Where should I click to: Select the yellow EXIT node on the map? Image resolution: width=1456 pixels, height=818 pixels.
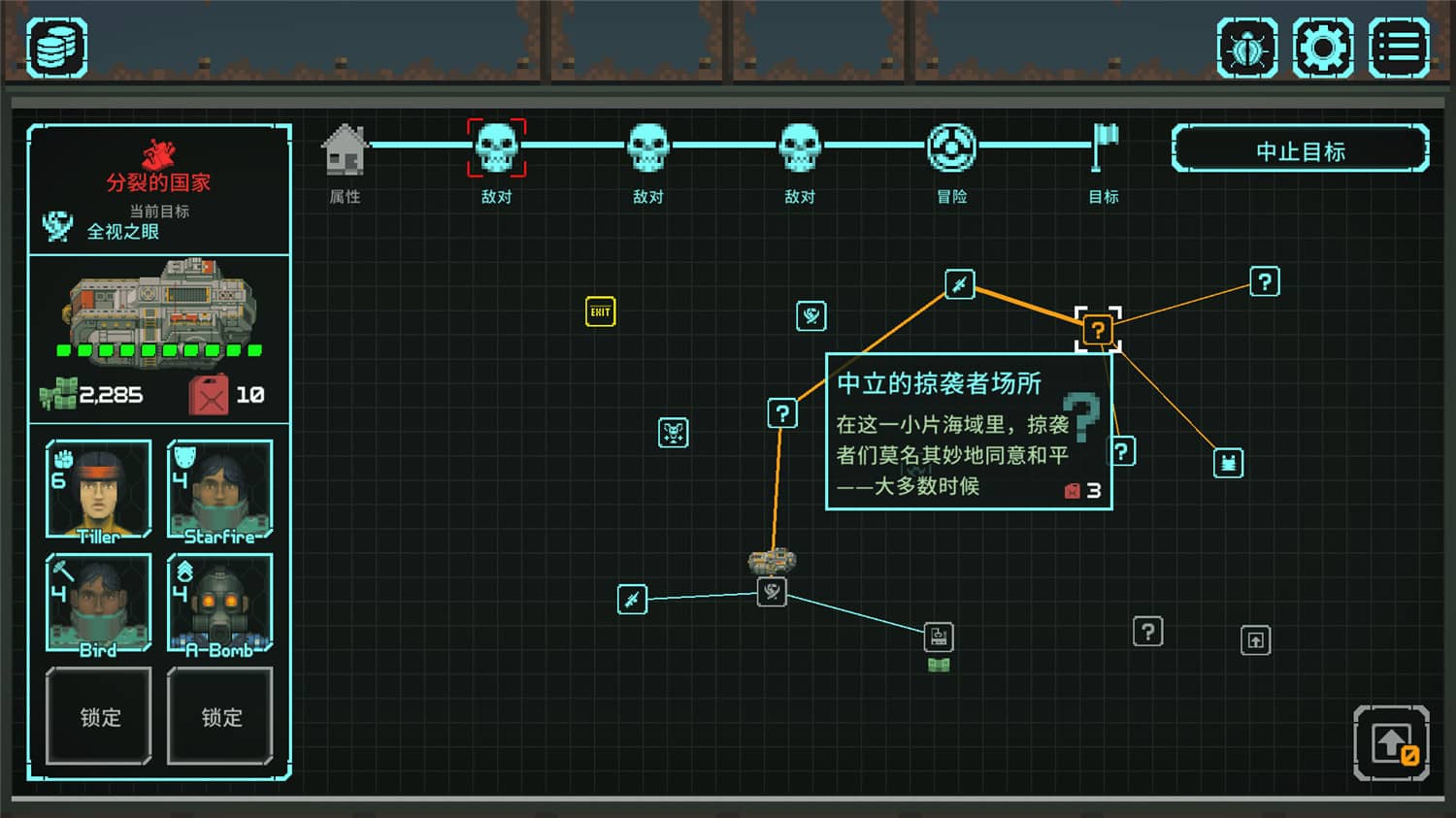coord(600,311)
